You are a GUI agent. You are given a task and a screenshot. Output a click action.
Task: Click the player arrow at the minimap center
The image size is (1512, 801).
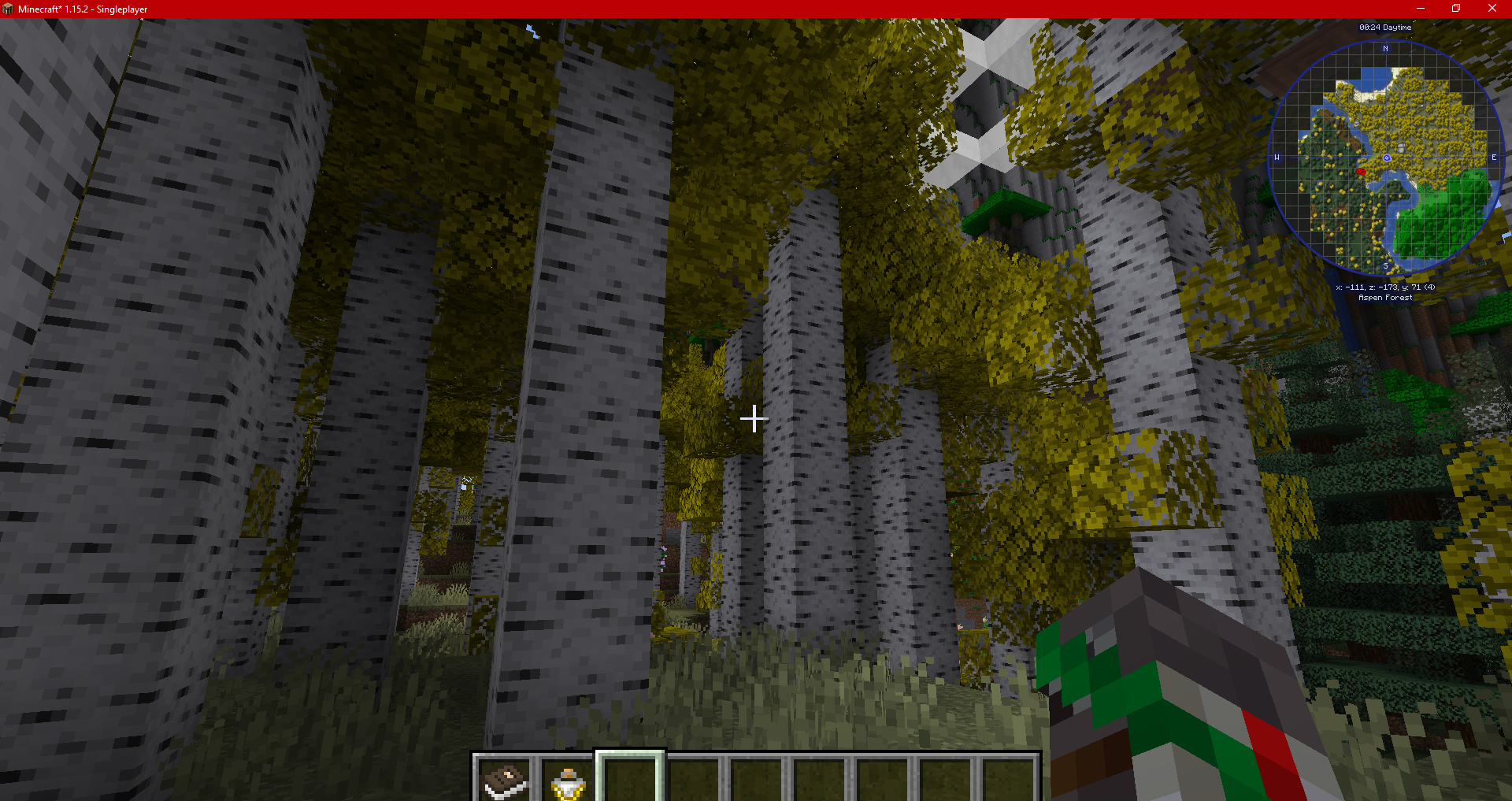click(1385, 157)
